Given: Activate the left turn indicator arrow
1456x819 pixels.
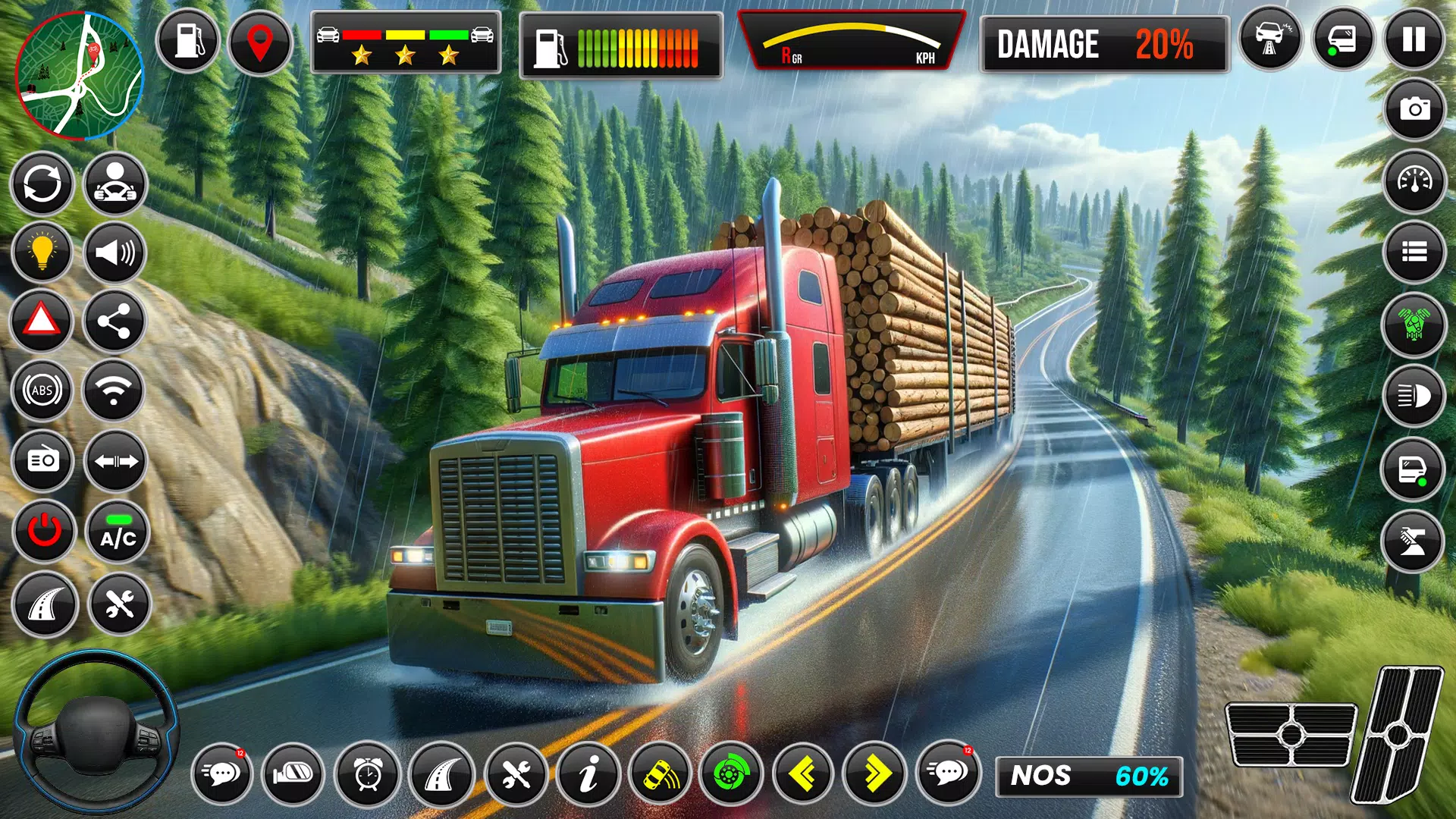Looking at the screenshot, I should coord(802,774).
